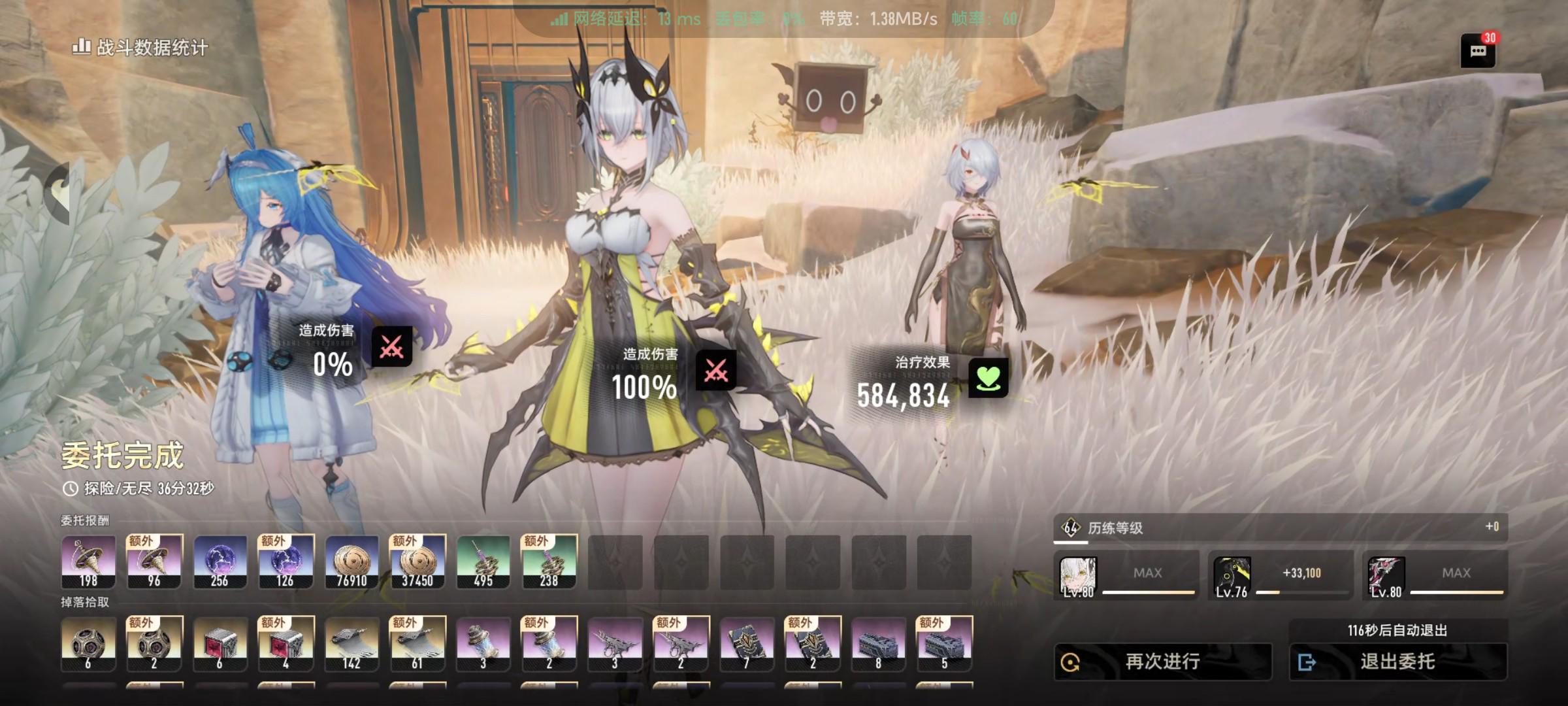View the white-haired Lv.80 character portrait
Image resolution: width=1568 pixels, height=706 pixels.
[x=1078, y=577]
